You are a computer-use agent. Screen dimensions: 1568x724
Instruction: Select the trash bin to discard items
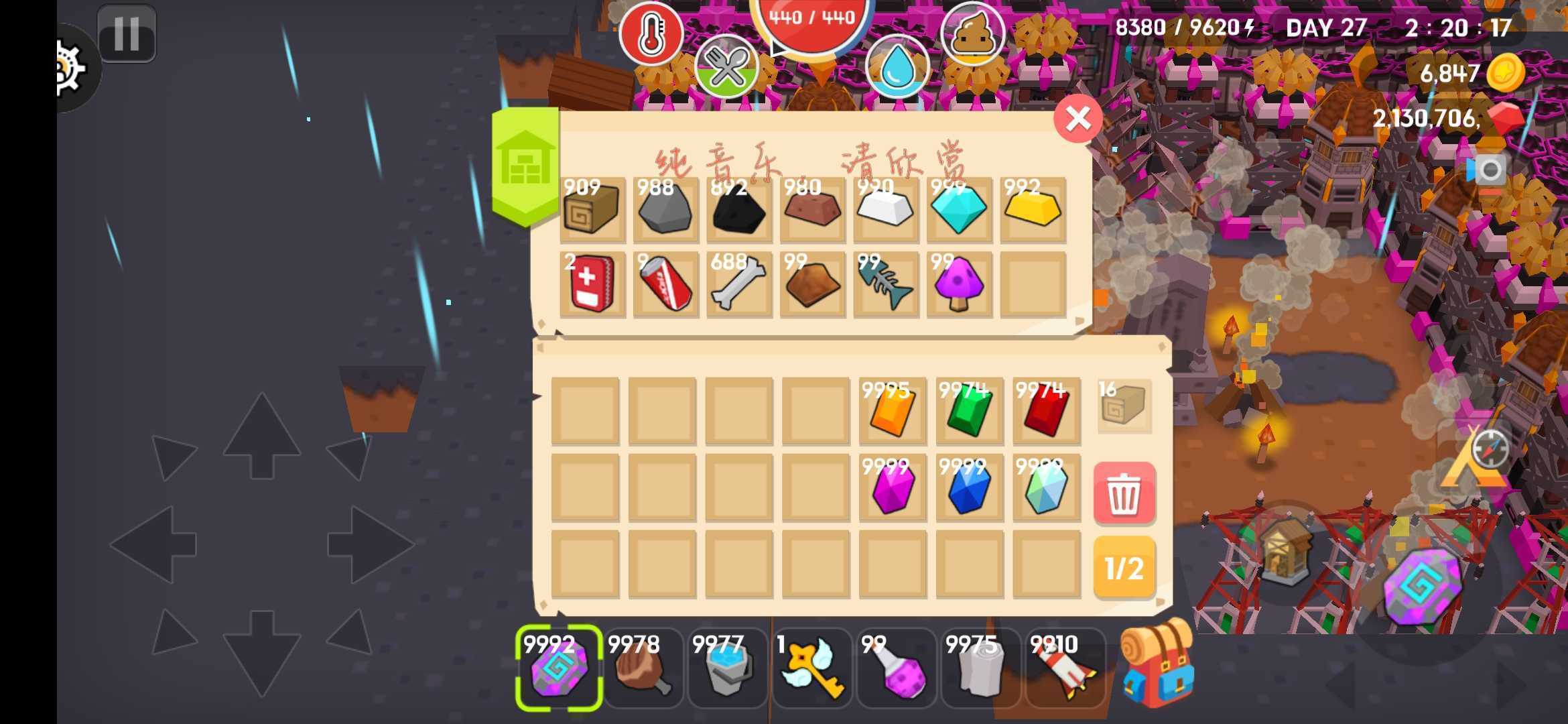tap(1125, 494)
